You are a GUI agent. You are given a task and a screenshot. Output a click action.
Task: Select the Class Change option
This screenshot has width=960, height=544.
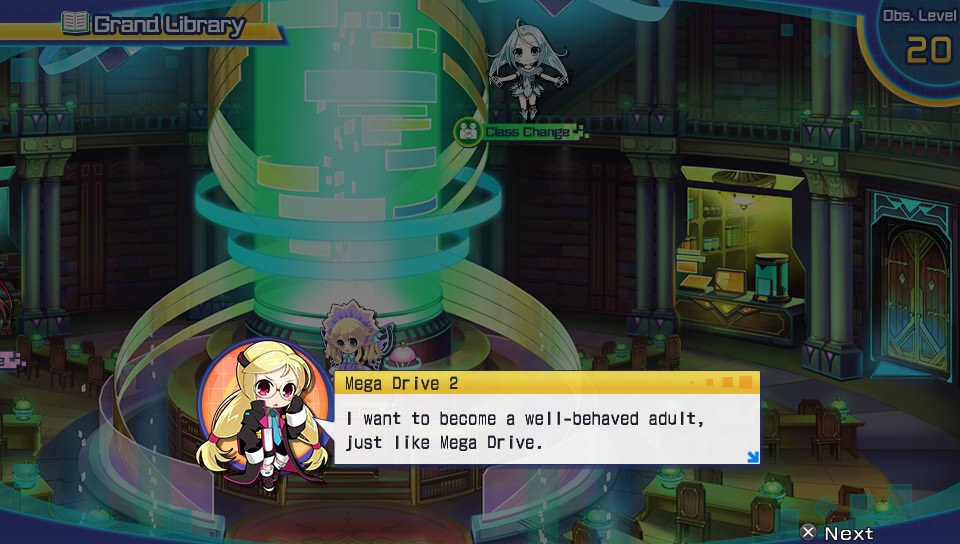pyautogui.click(x=522, y=132)
